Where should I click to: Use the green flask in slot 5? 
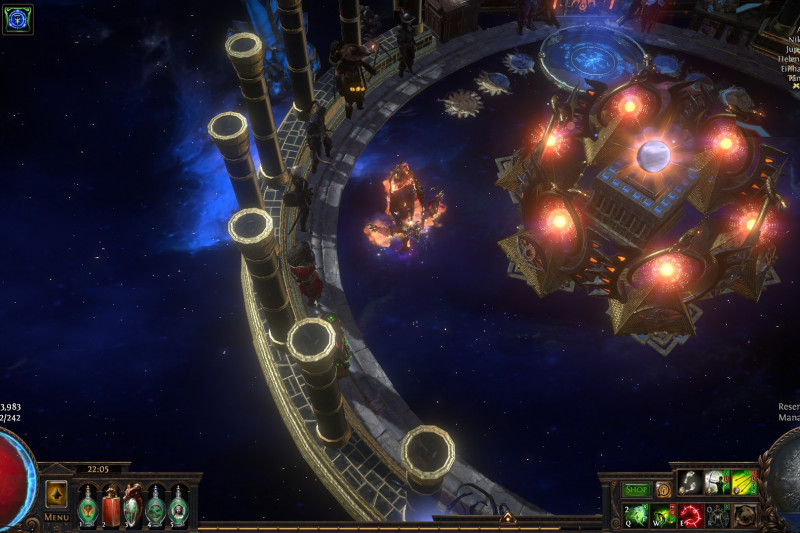pos(178,505)
